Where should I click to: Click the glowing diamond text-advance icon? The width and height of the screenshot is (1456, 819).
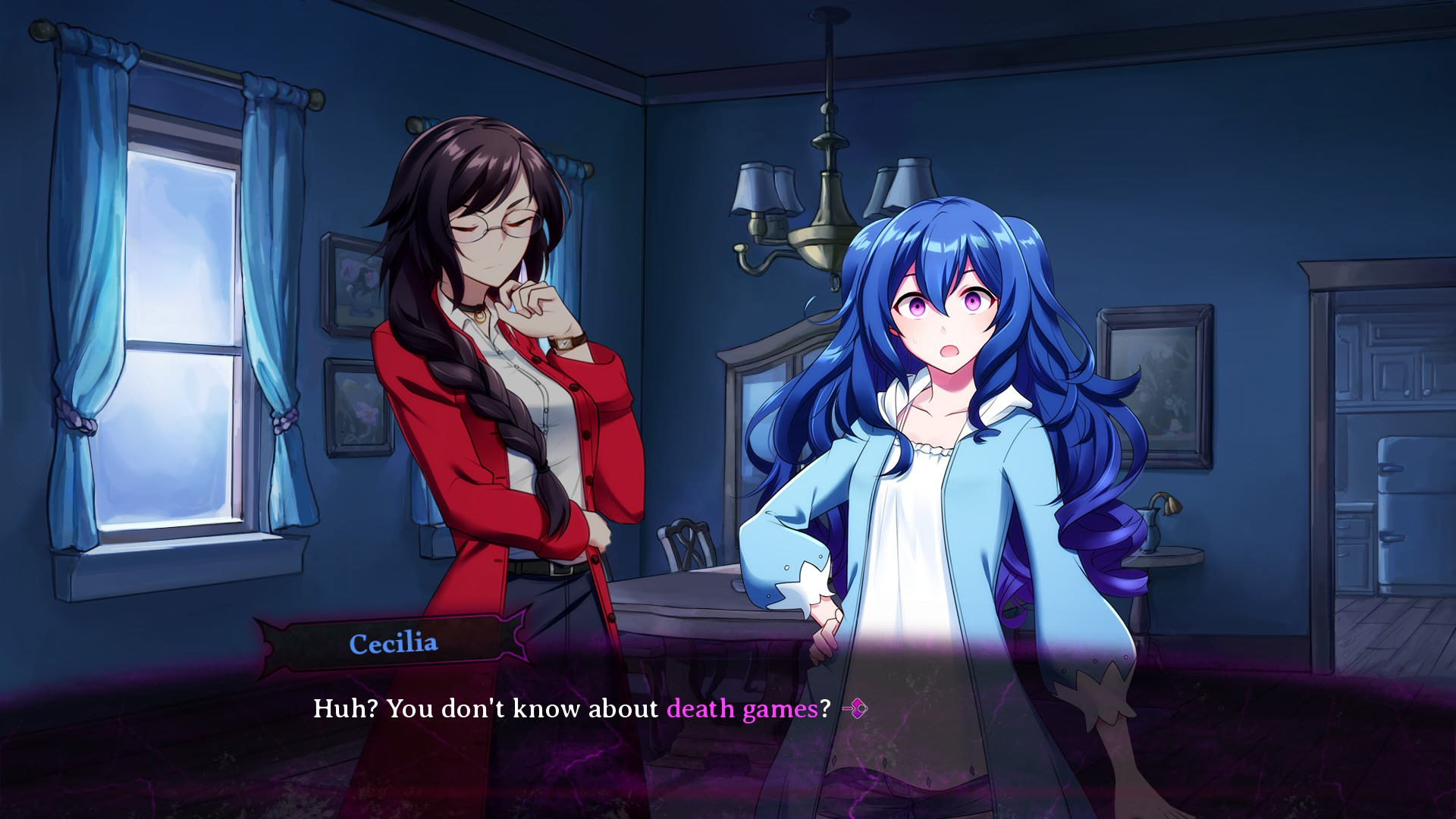pos(859,709)
